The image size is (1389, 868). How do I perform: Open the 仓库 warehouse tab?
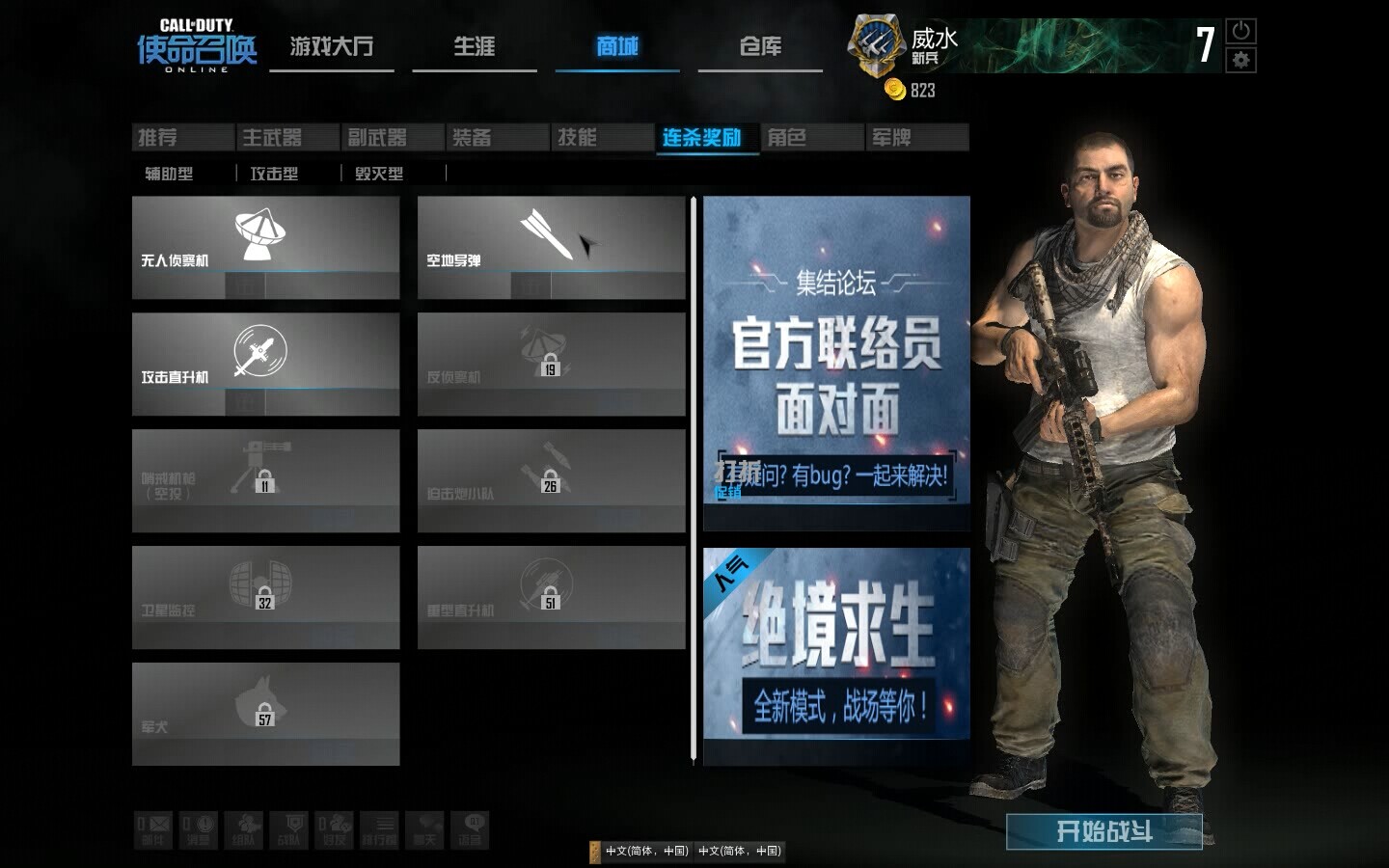click(760, 46)
